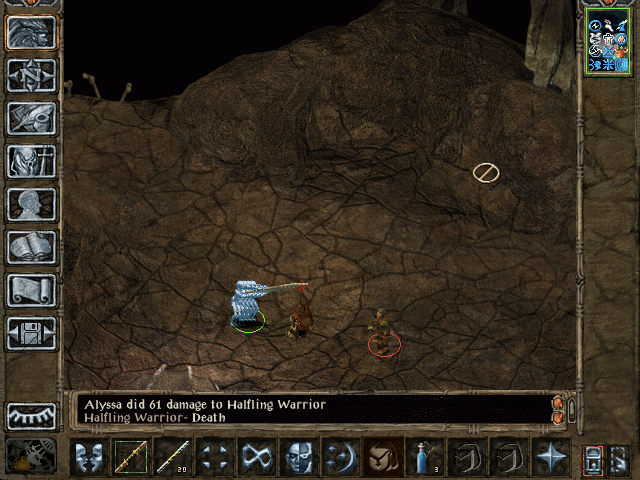
Task: Toggle pause using the clock gear icon
Action: [x=30, y=456]
